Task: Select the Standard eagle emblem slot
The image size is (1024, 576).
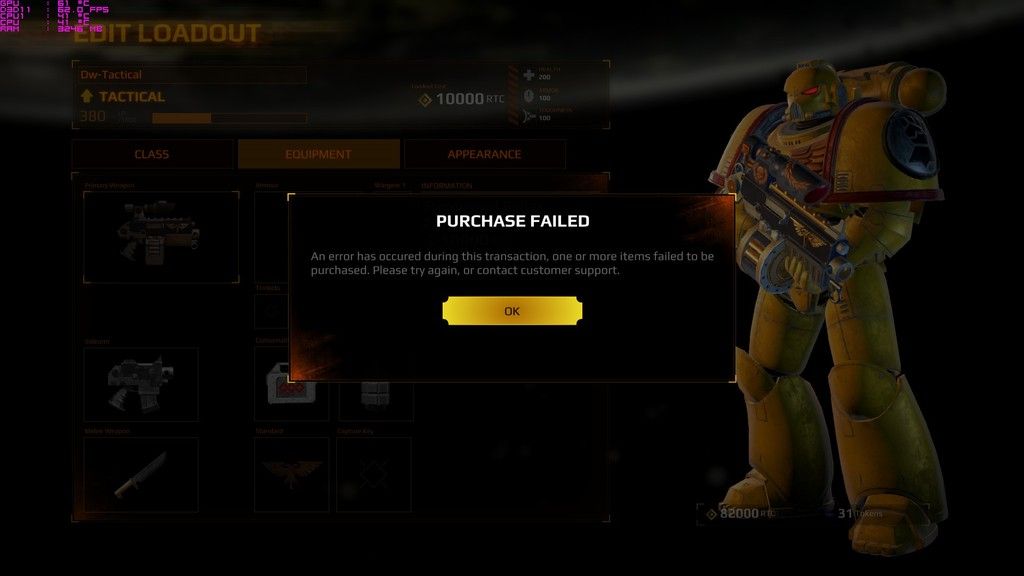Action: click(291, 474)
